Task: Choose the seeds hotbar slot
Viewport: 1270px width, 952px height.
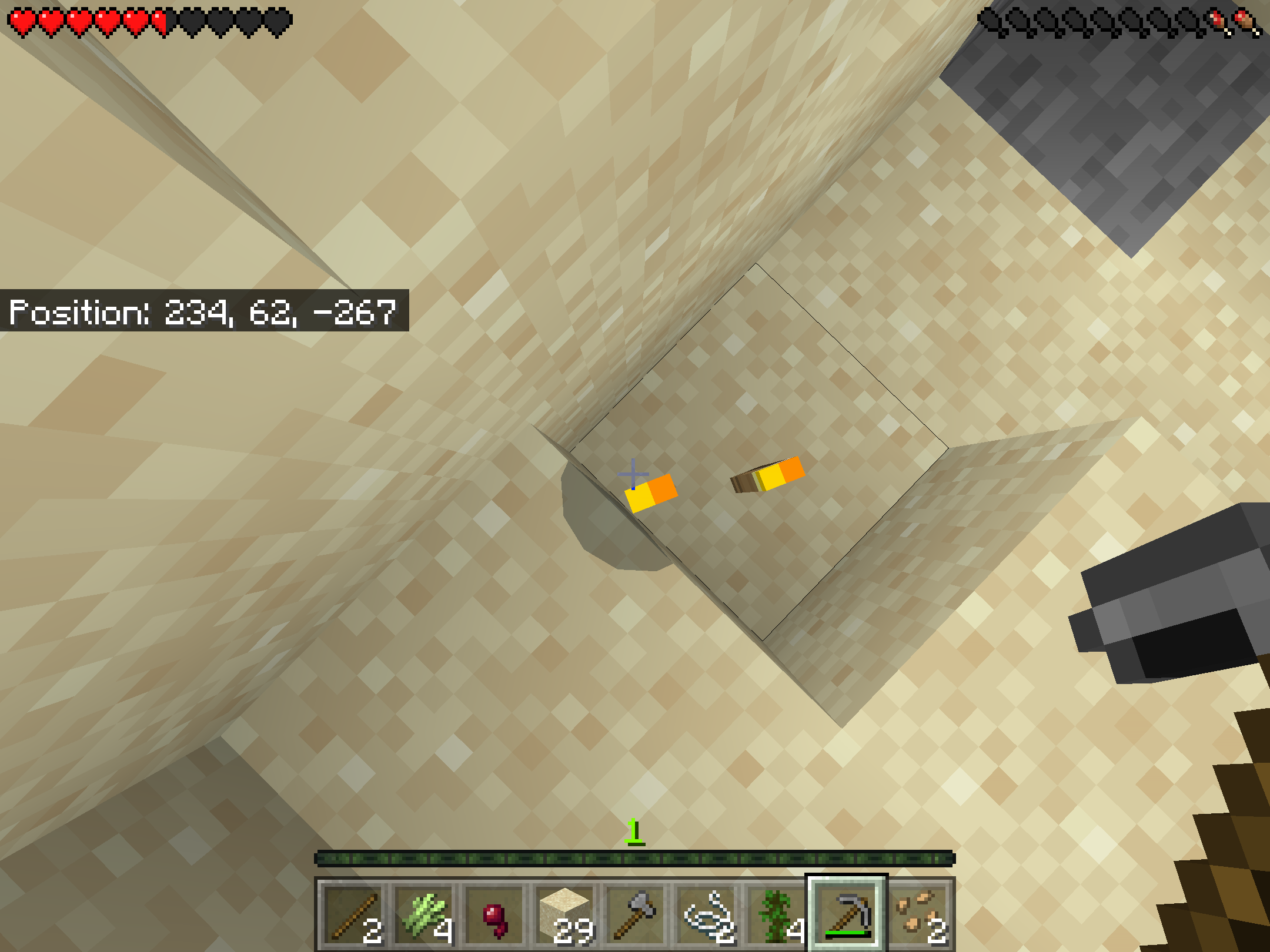Action: pyautogui.click(x=917, y=914)
